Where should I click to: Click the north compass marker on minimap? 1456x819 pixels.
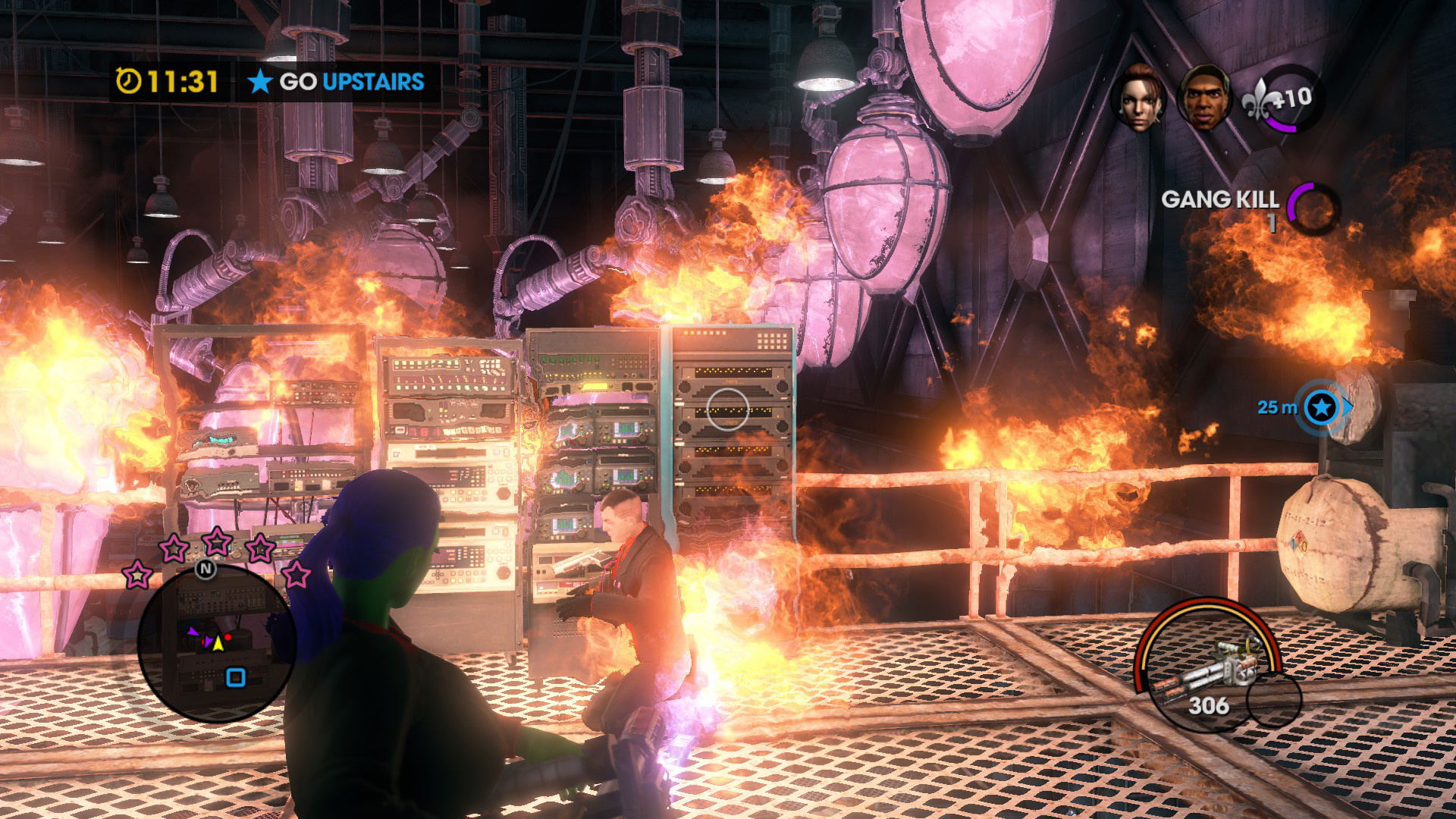(206, 568)
